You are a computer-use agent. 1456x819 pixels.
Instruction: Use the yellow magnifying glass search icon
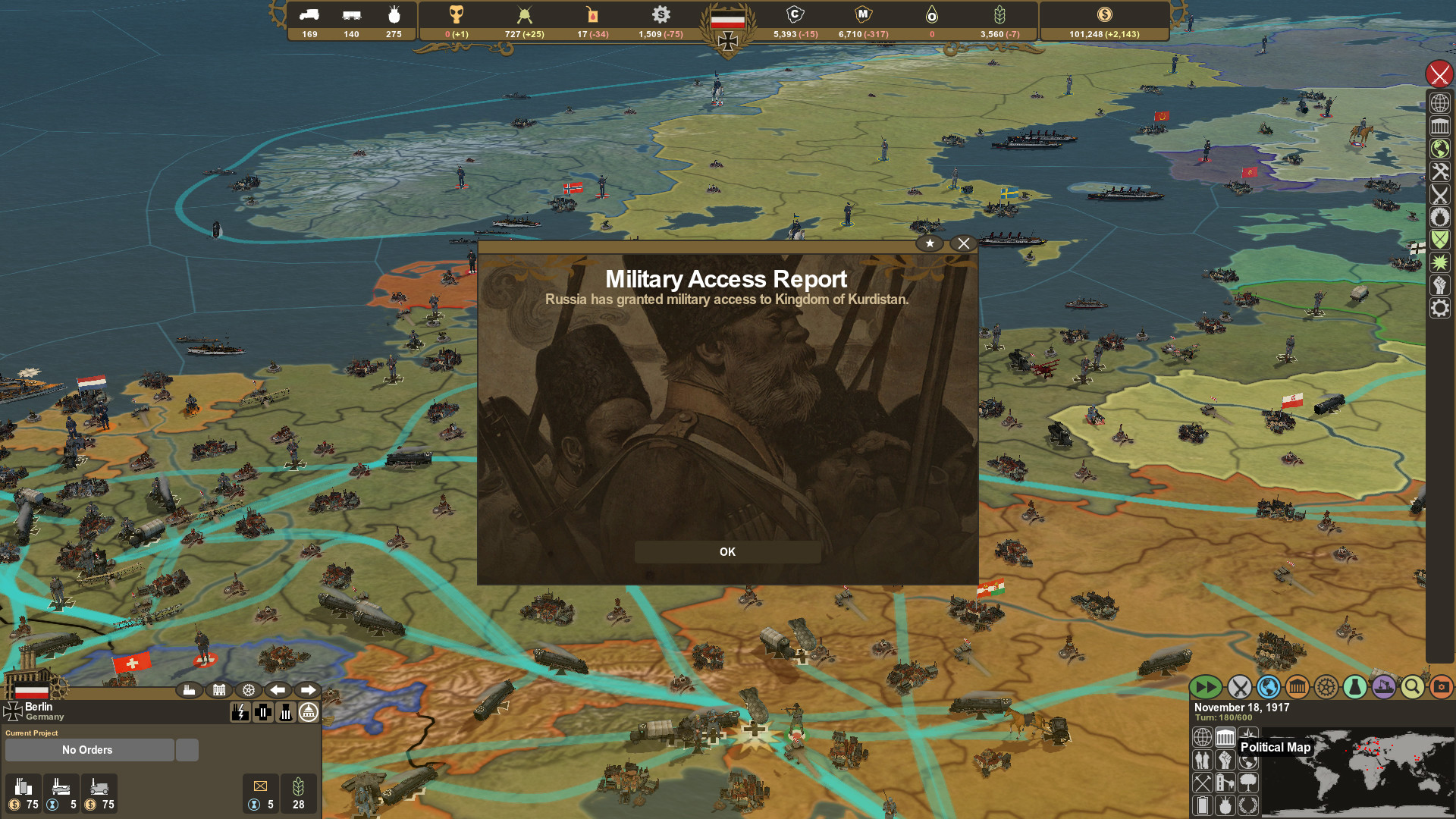pyautogui.click(x=1411, y=687)
